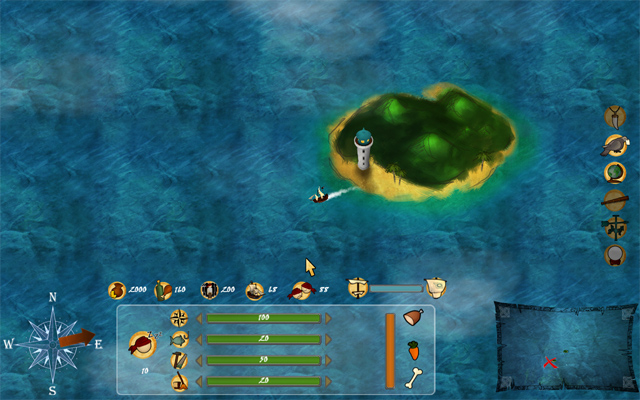Click the compass rose
Image resolution: width=640 pixels, height=400 pixels.
[52, 343]
